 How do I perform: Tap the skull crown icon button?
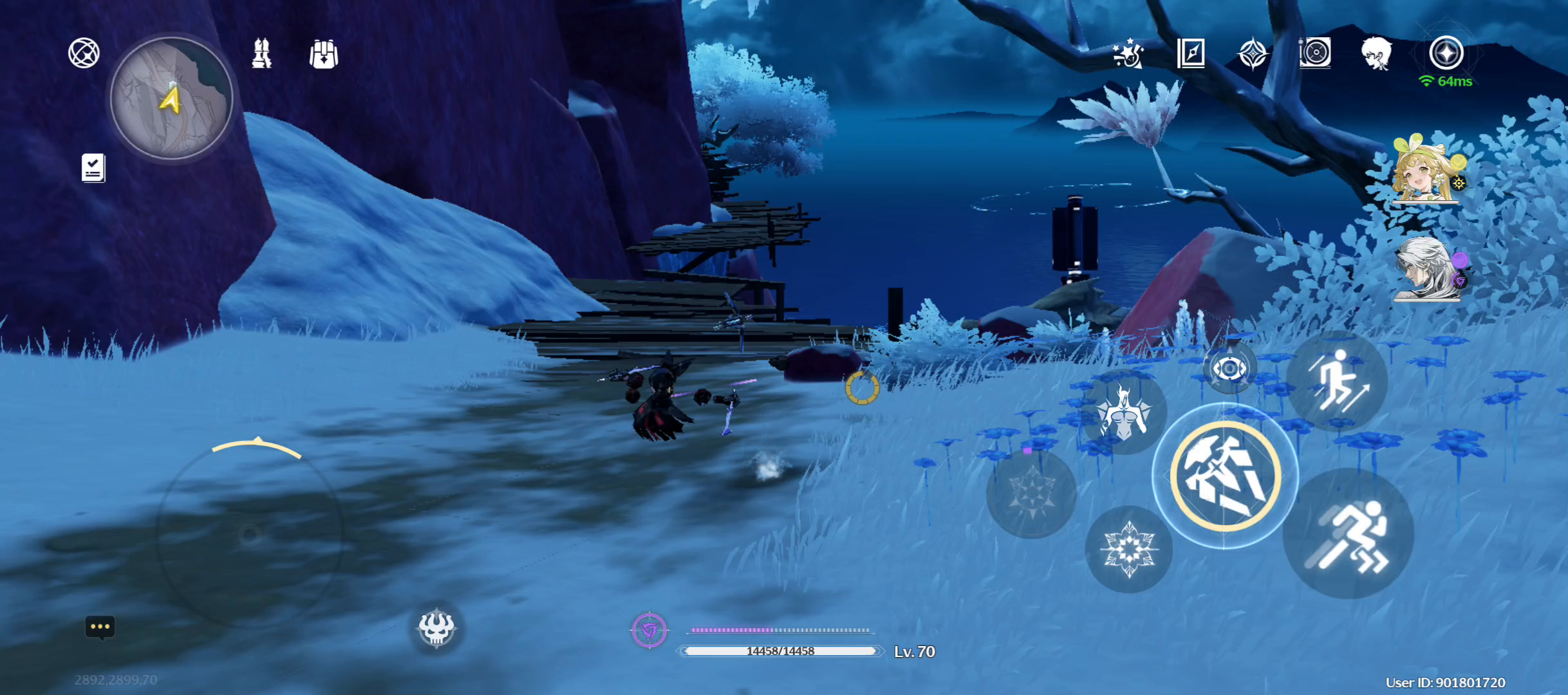point(436,627)
